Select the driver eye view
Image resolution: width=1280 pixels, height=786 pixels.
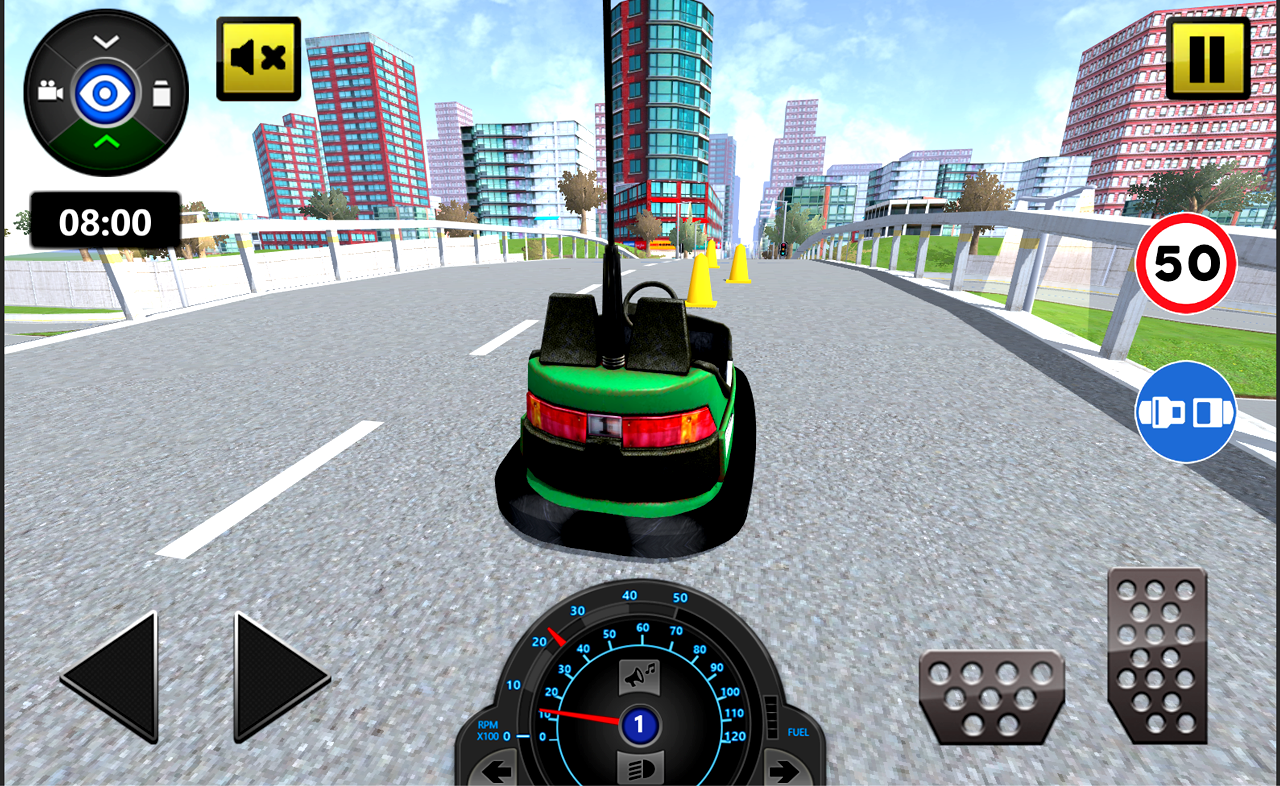(x=105, y=90)
